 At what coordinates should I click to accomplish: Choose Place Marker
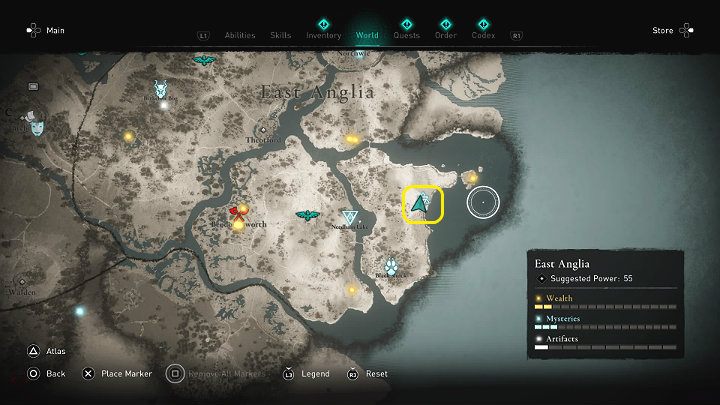(x=116, y=373)
